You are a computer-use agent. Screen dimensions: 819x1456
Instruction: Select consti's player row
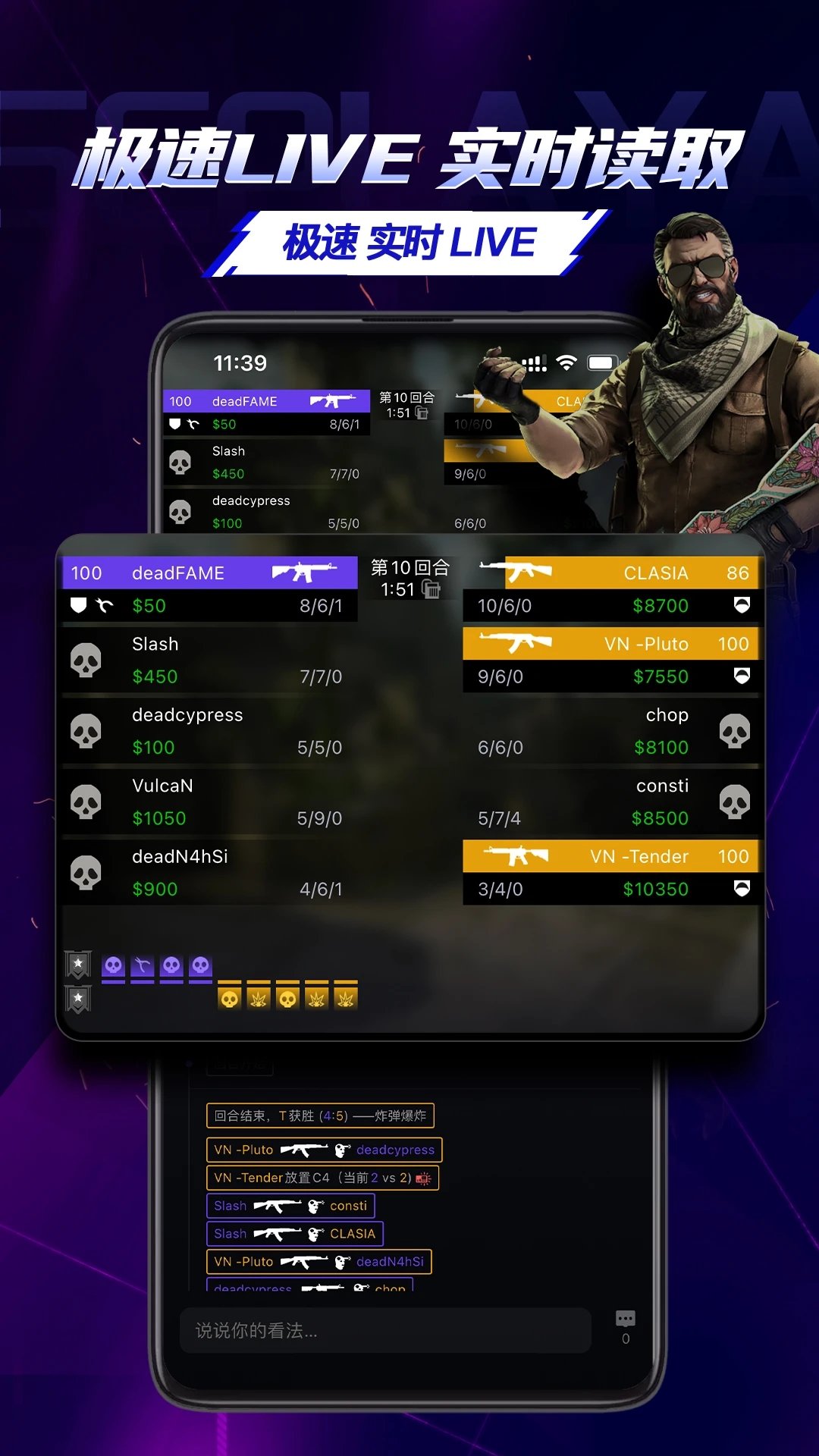pyautogui.click(x=610, y=802)
